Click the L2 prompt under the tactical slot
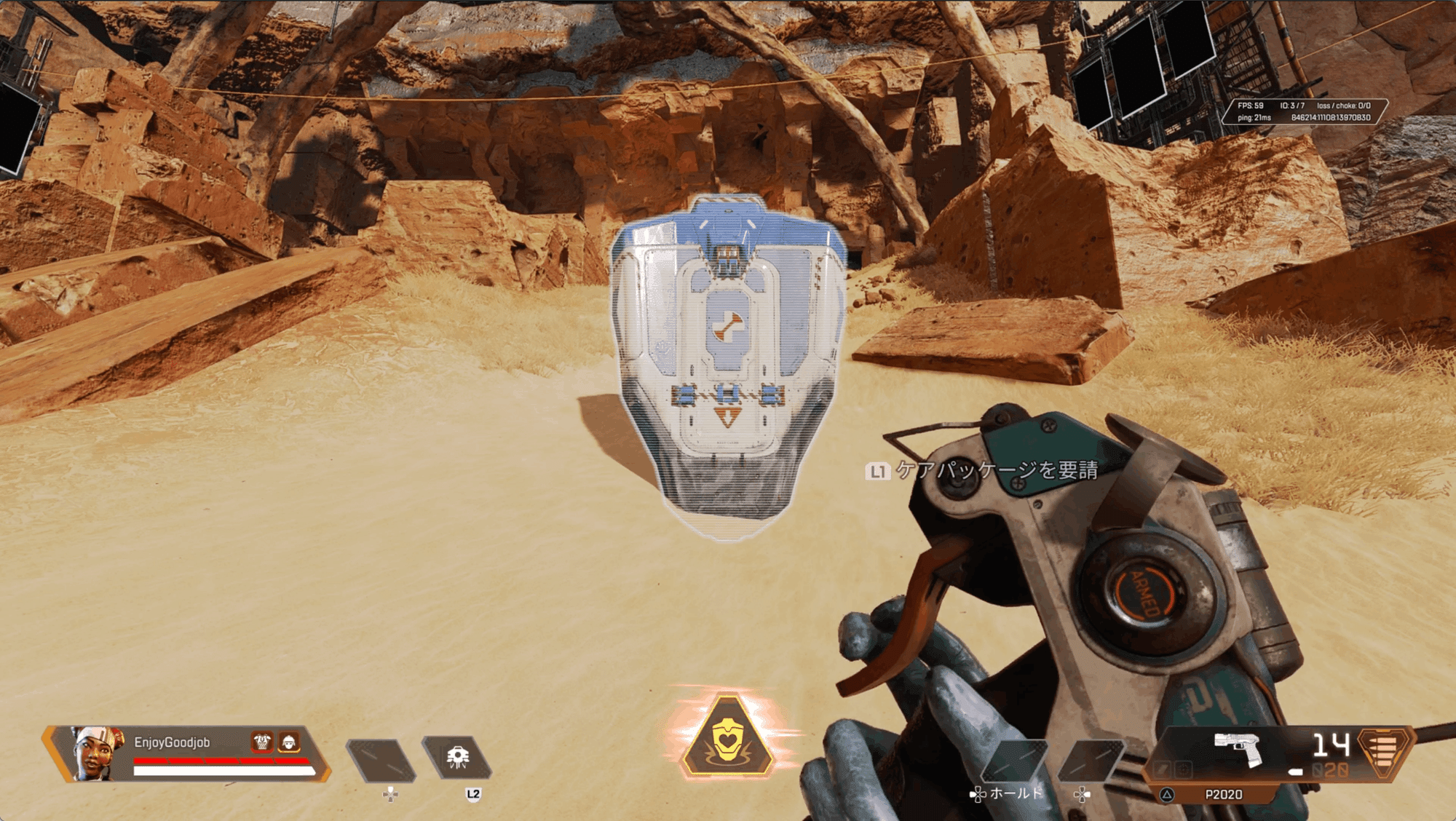Viewport: 1456px width, 821px height. pos(472,795)
